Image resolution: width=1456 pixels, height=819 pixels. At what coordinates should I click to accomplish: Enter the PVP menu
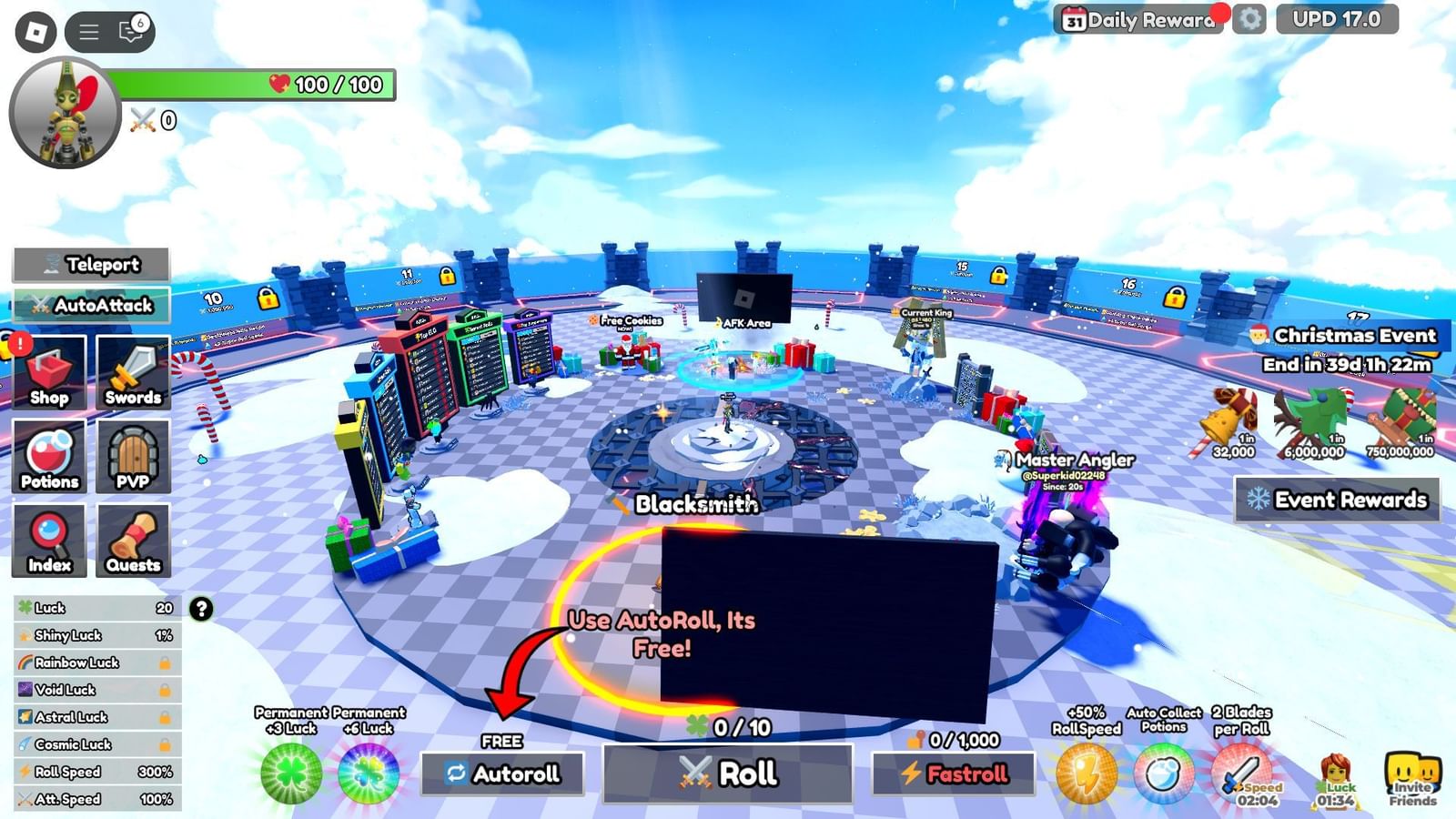coord(133,455)
